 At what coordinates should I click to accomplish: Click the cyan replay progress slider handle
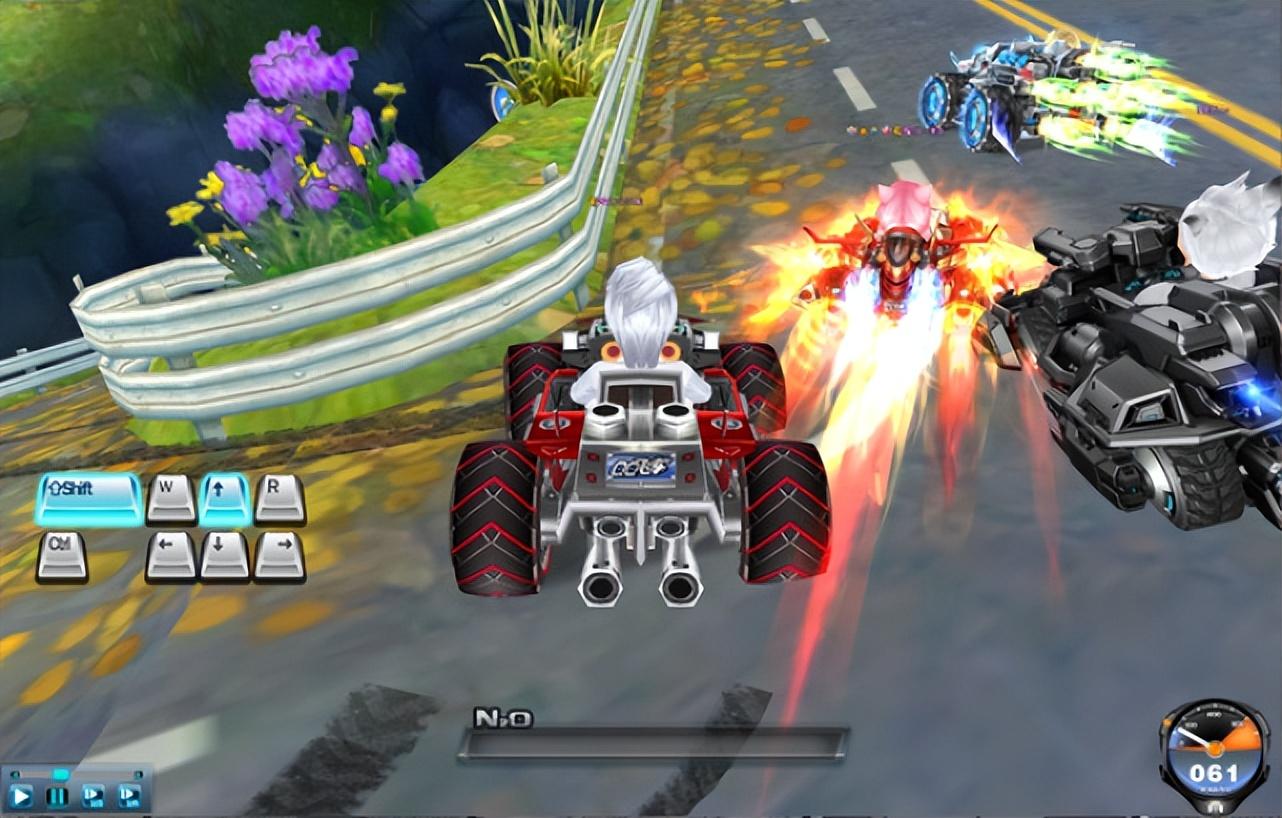point(61,774)
